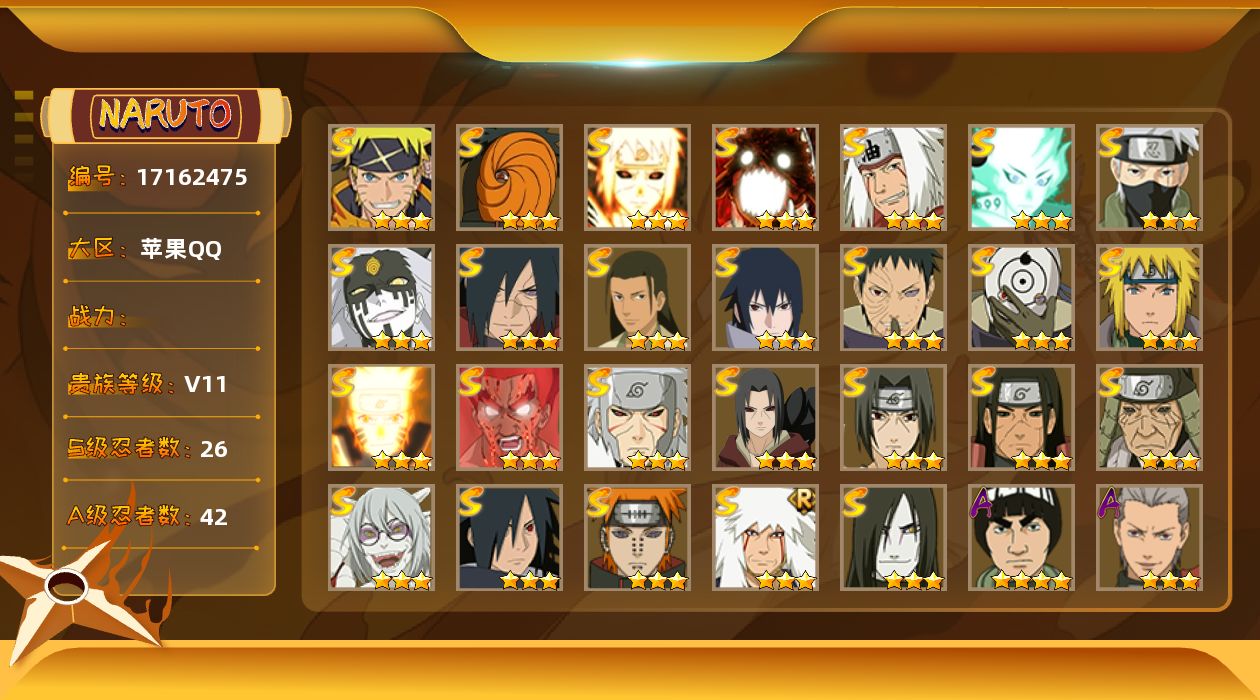Choose the white-masked Obito portrait

pos(1021,297)
